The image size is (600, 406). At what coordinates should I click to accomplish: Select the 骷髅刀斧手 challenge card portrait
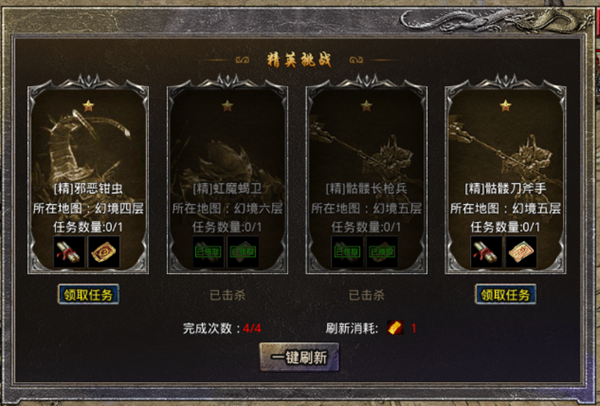point(505,138)
